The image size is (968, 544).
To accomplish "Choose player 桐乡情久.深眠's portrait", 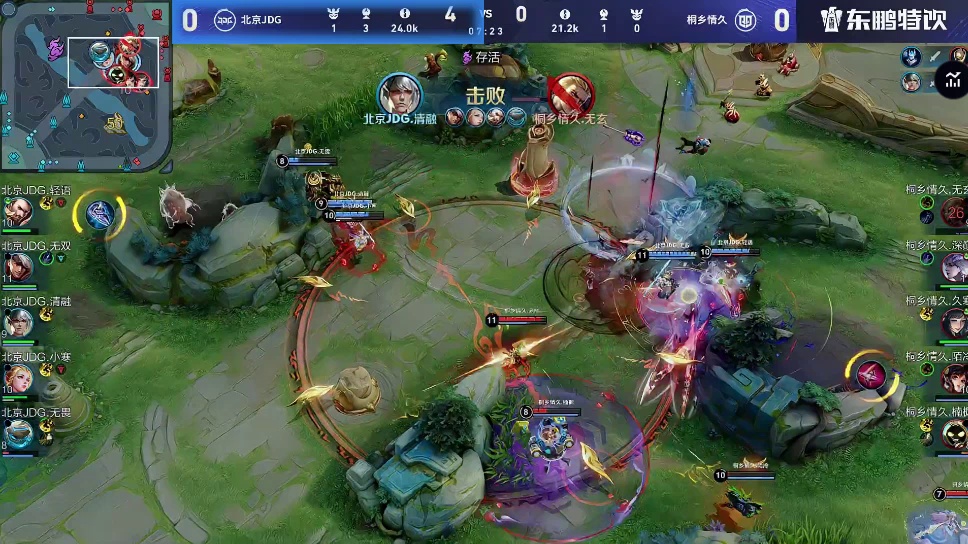I will (954, 267).
